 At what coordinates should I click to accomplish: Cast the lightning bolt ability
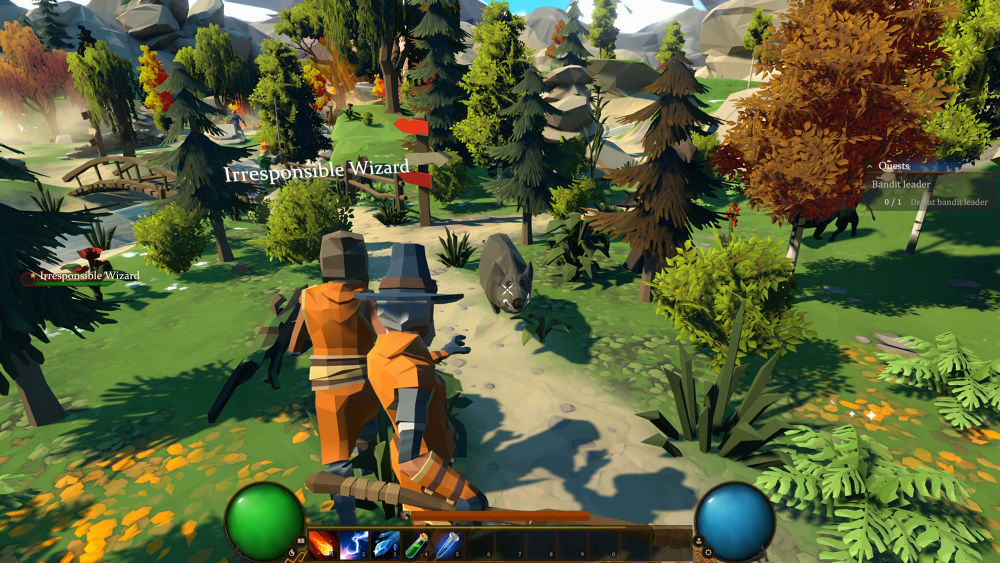pos(354,544)
